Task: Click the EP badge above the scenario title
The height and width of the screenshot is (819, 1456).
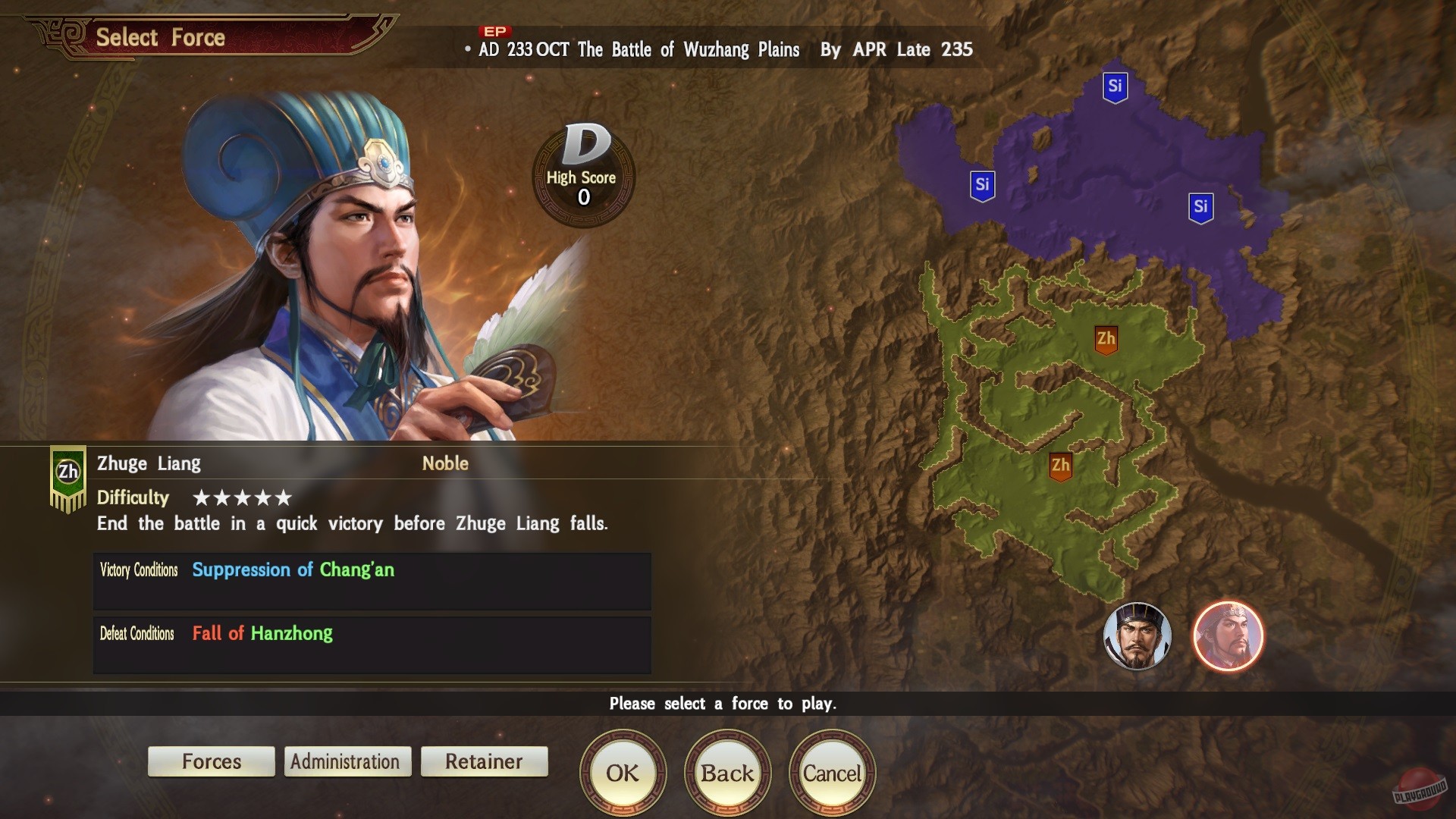Action: coord(493,32)
